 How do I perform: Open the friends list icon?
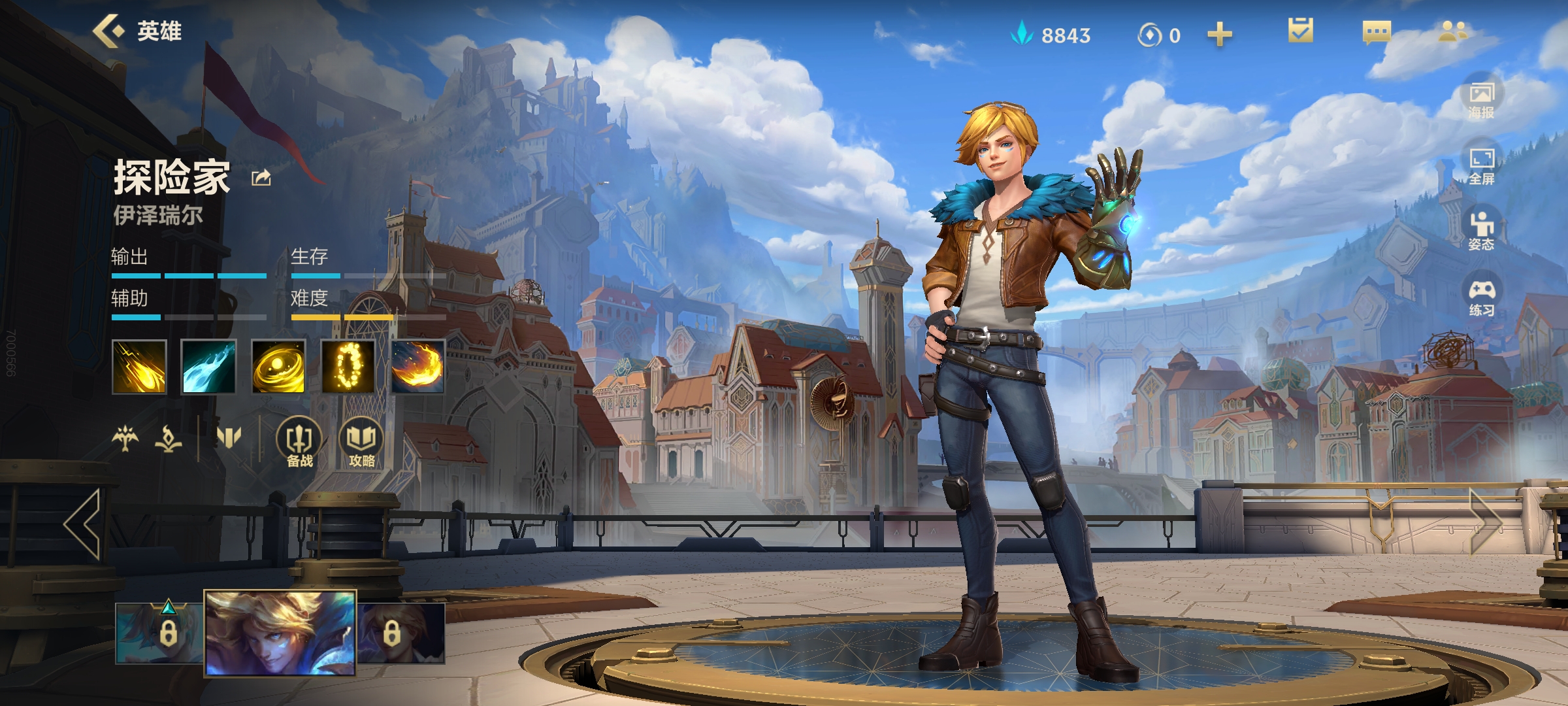tap(1453, 31)
